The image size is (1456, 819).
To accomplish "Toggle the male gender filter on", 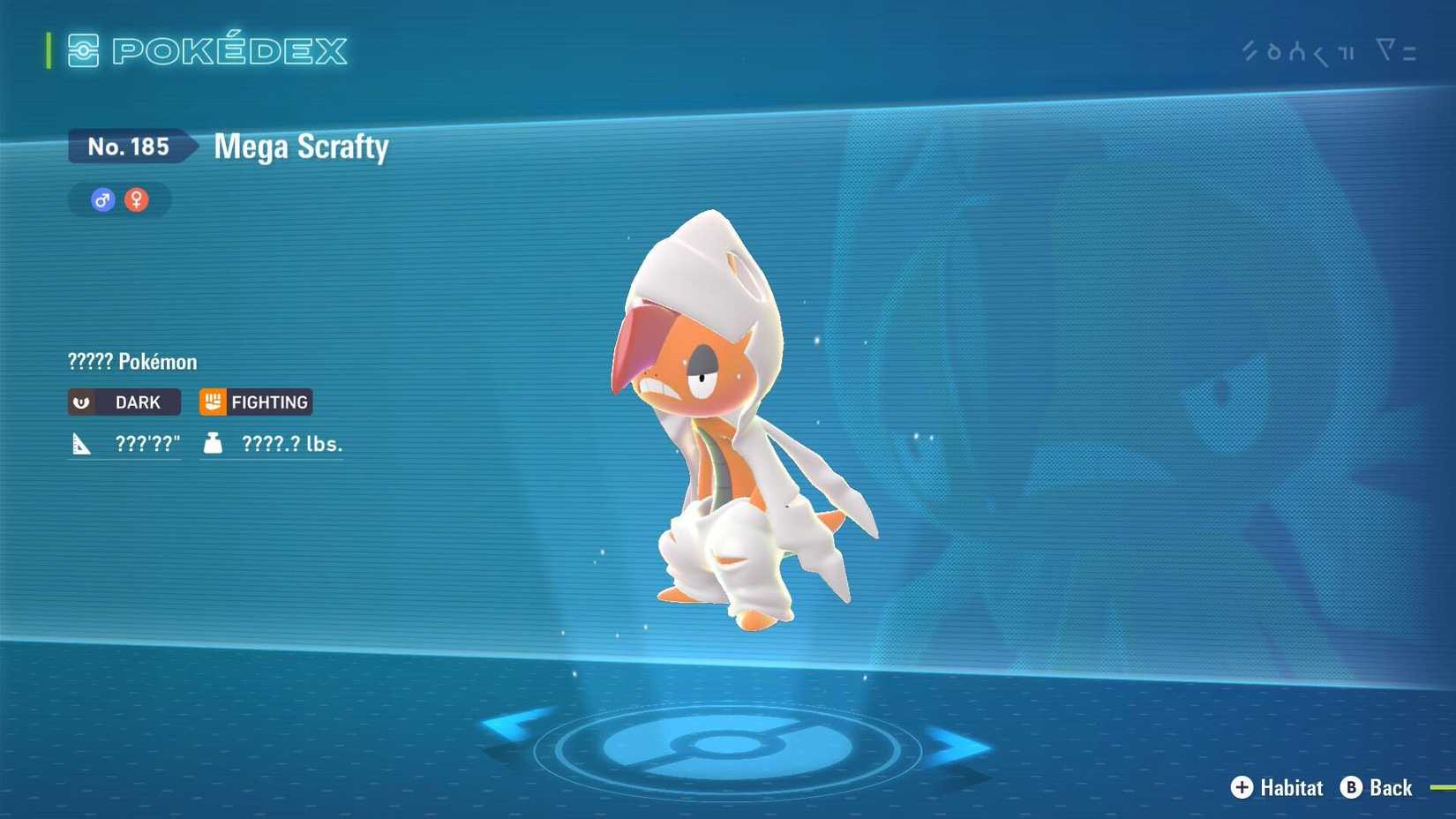I will (101, 199).
